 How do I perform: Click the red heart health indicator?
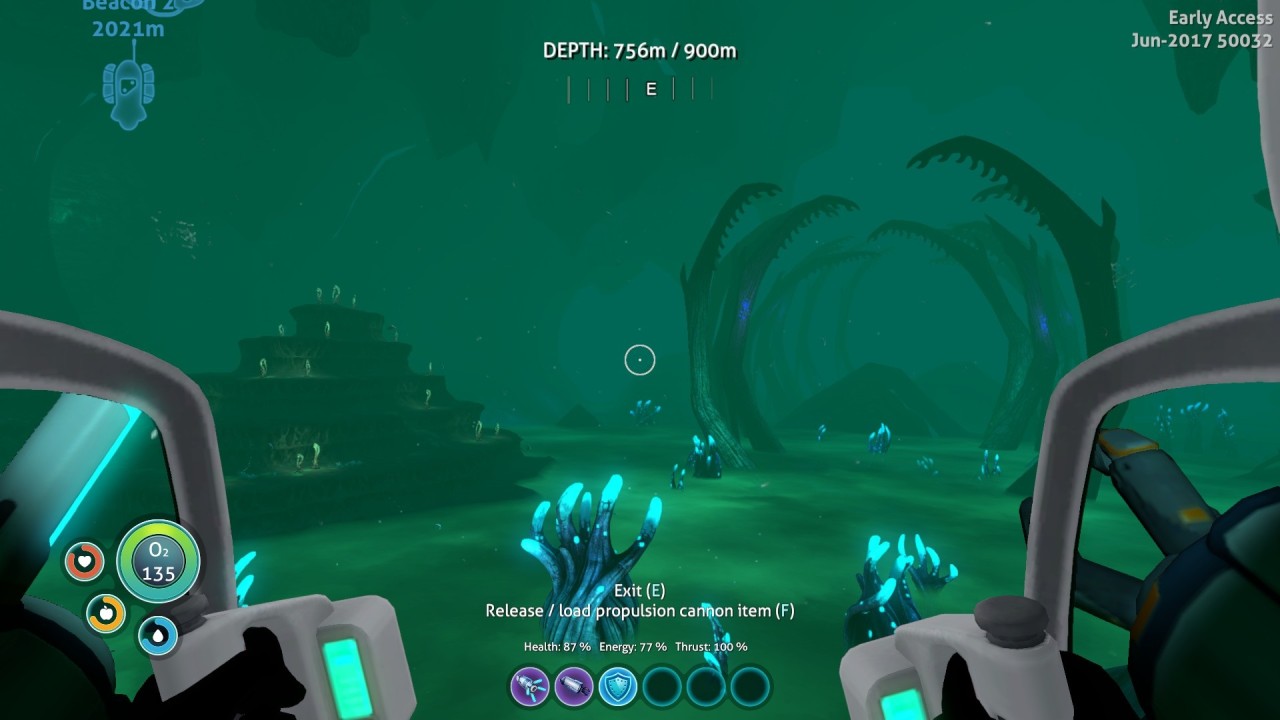tap(85, 561)
